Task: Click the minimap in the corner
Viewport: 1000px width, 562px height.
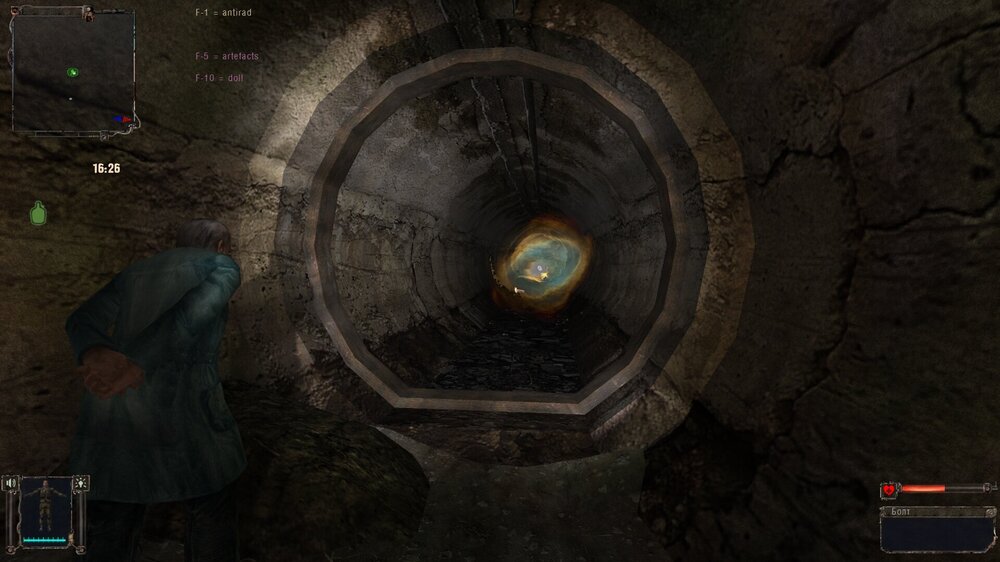Action: pos(72,70)
